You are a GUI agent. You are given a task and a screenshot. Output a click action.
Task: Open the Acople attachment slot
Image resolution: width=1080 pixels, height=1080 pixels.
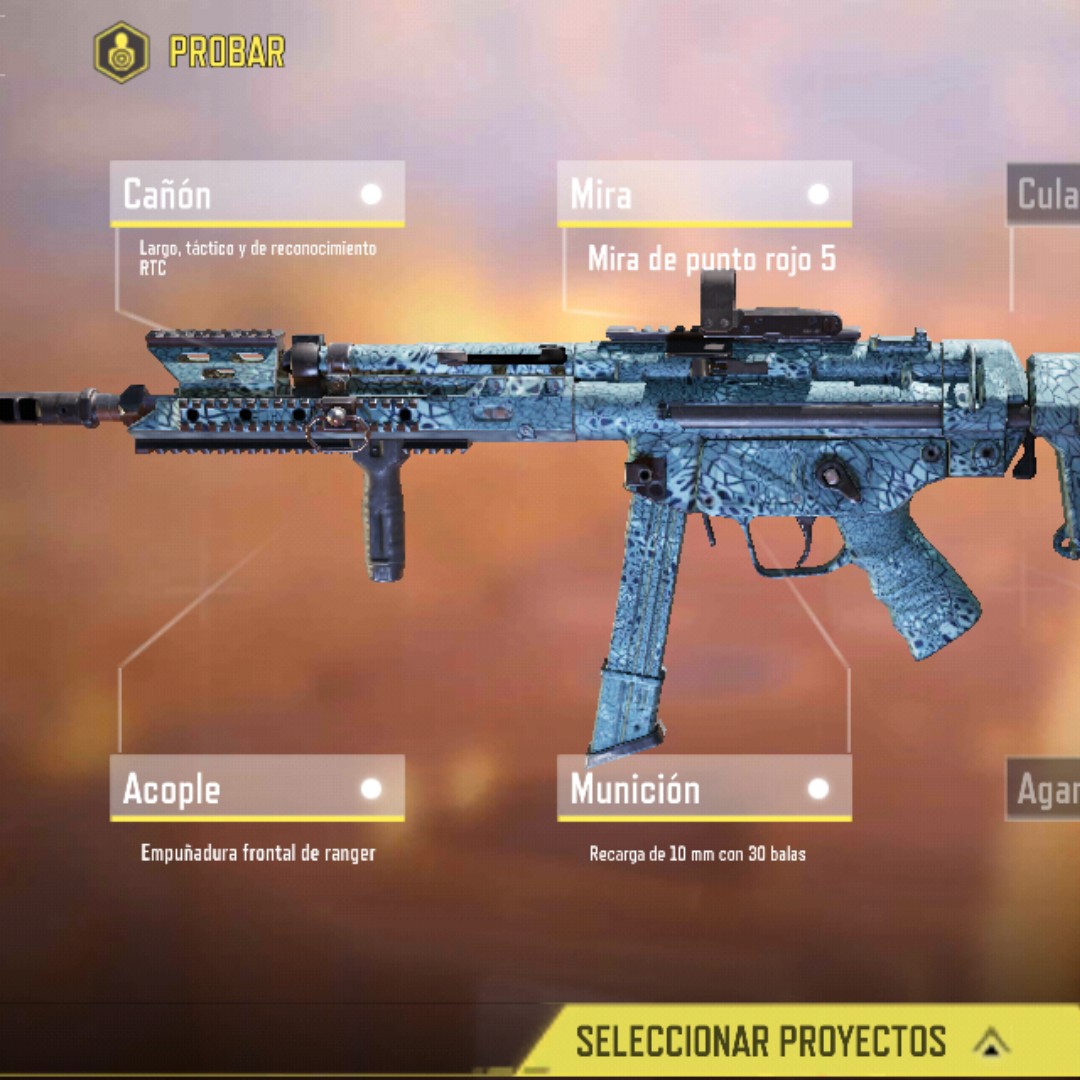click(x=257, y=789)
